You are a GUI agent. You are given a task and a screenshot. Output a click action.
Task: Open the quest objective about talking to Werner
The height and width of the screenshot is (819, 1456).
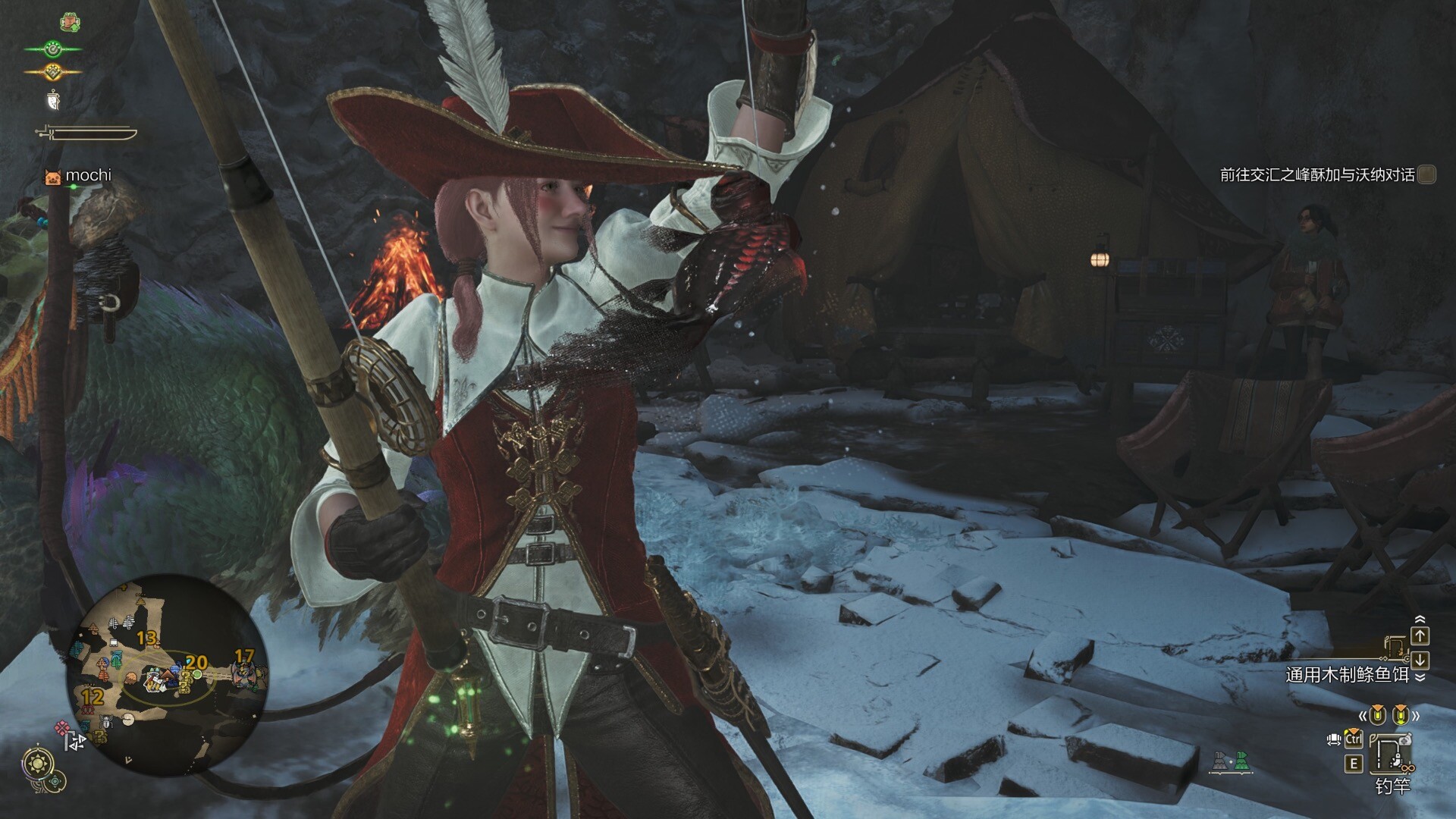coord(1316,175)
